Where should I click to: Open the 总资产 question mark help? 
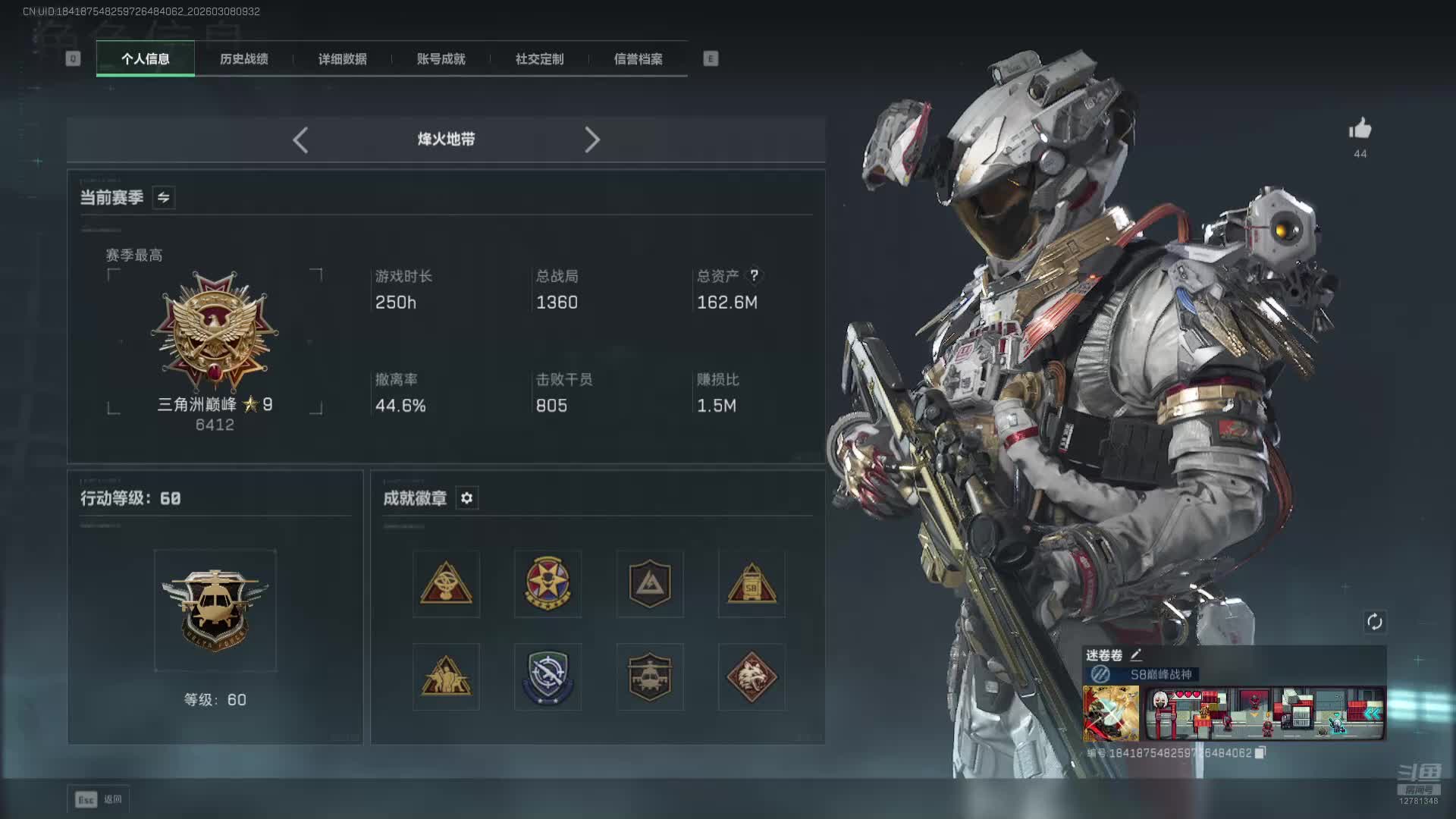click(x=754, y=275)
